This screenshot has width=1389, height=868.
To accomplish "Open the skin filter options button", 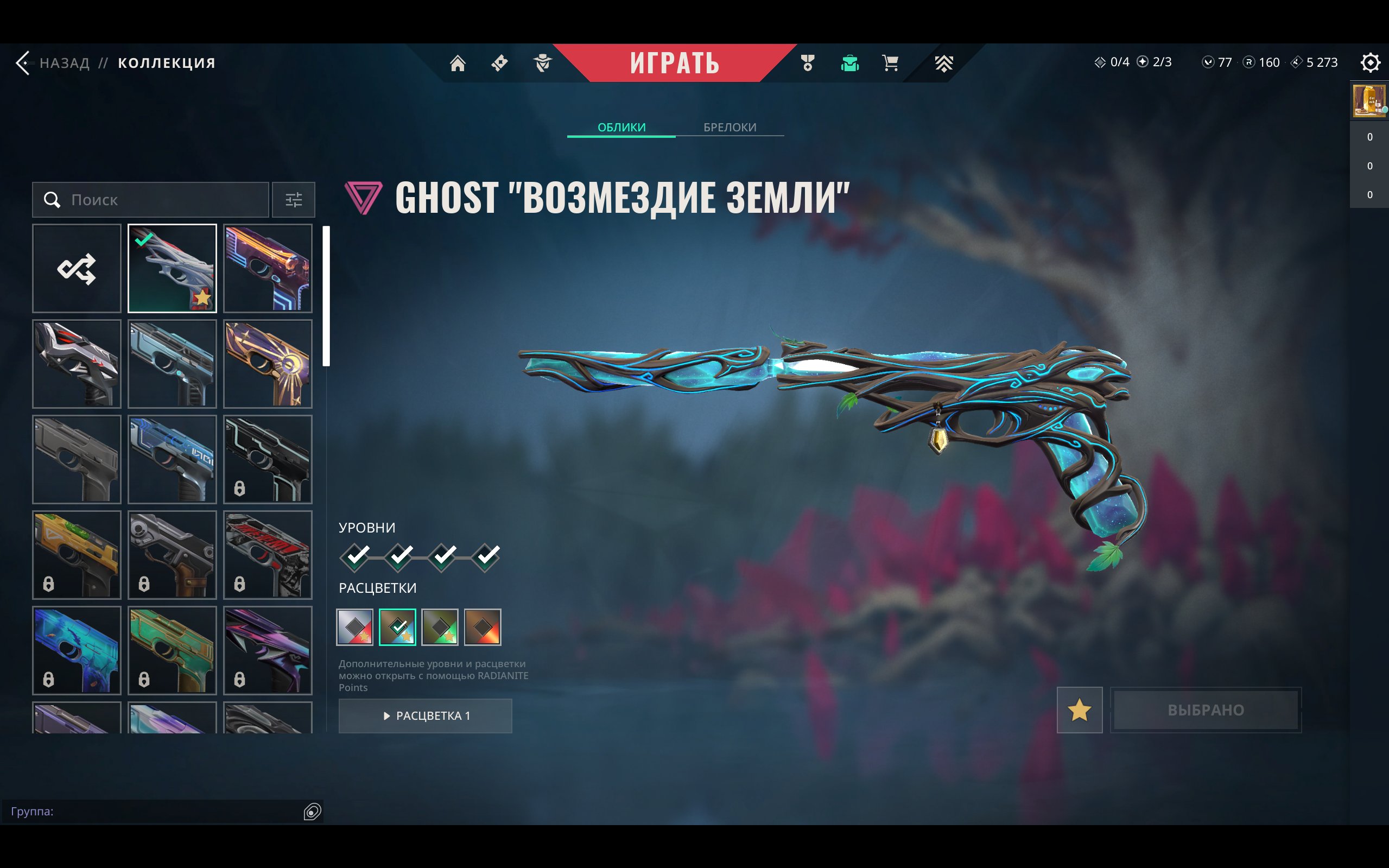I will [x=293, y=200].
